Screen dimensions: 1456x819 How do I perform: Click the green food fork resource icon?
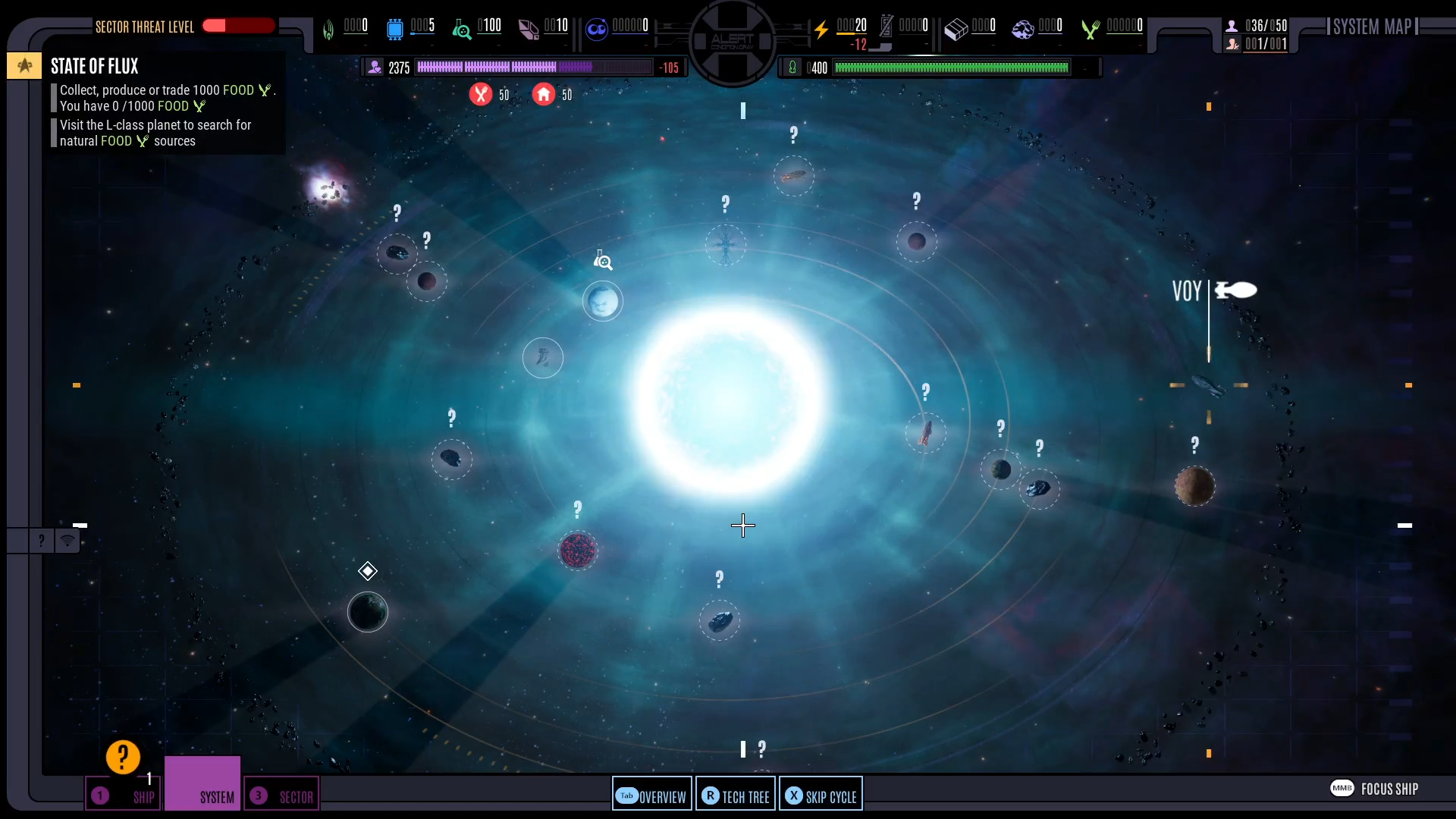[1090, 30]
